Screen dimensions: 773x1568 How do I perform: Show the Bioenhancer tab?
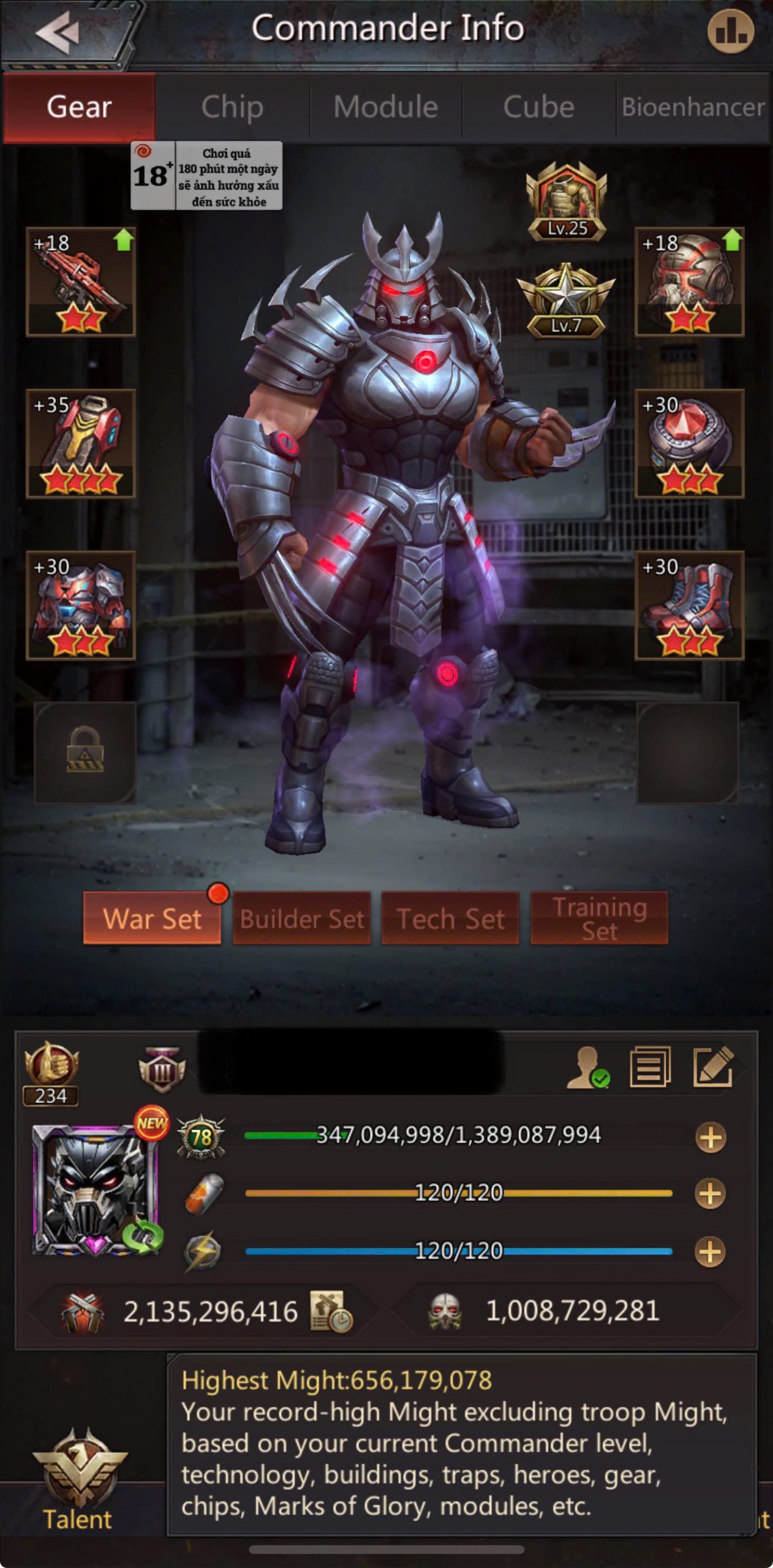click(693, 107)
